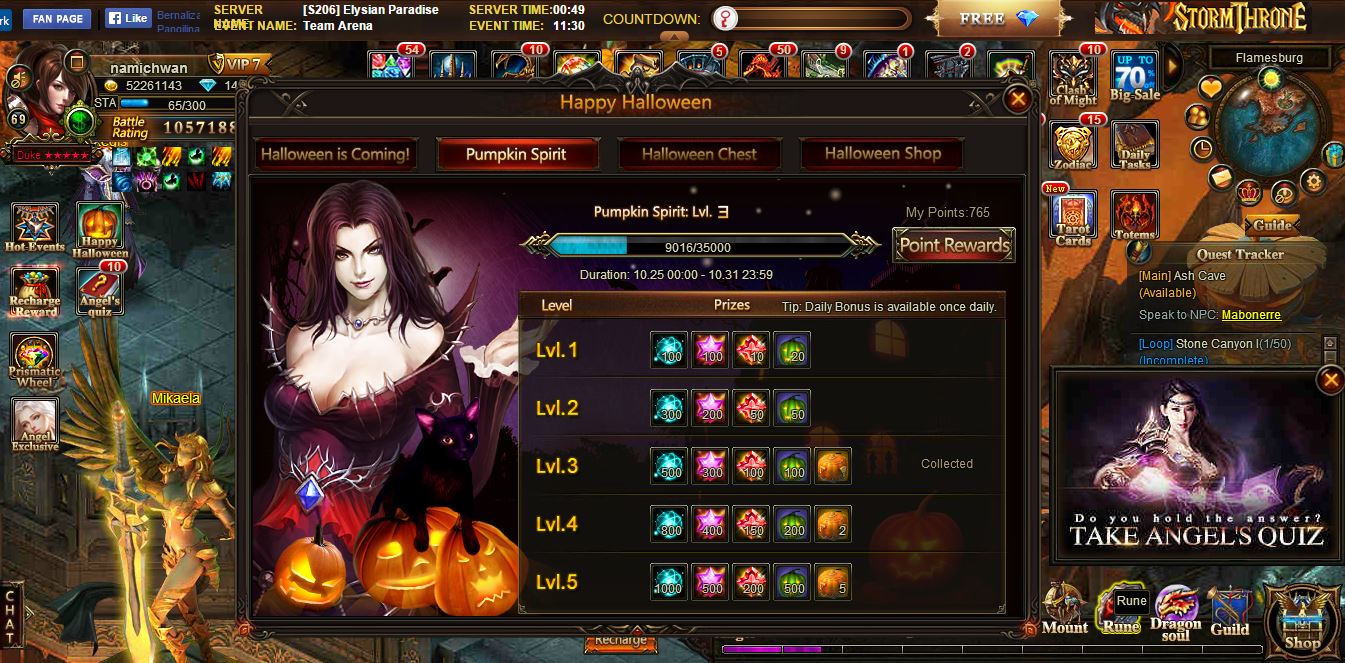The image size is (1345, 663).
Task: Open Tarot Cards
Action: click(x=1073, y=217)
